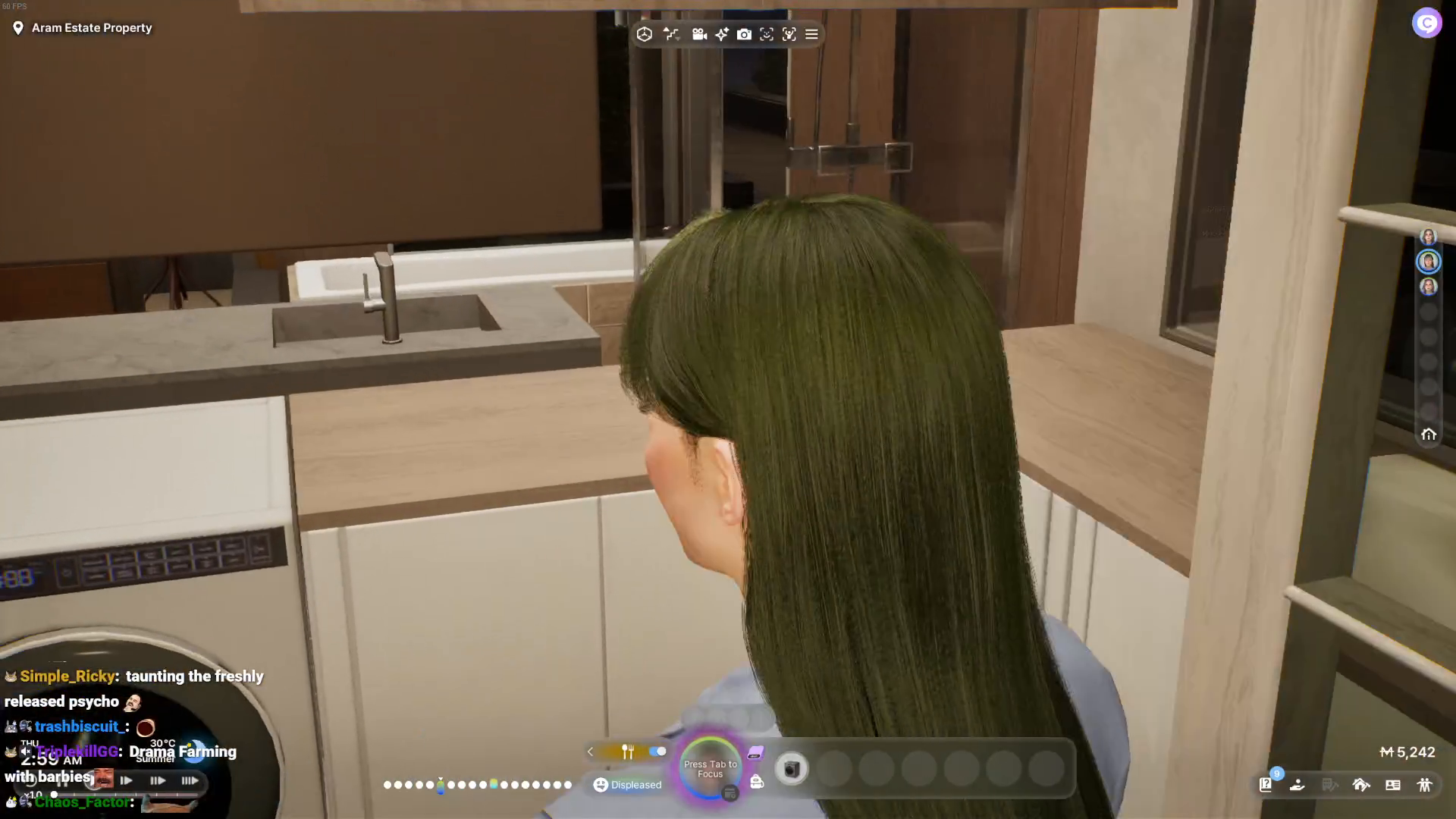Open the backpack inventory icon
This screenshot has width=1456, height=819.
(756, 781)
